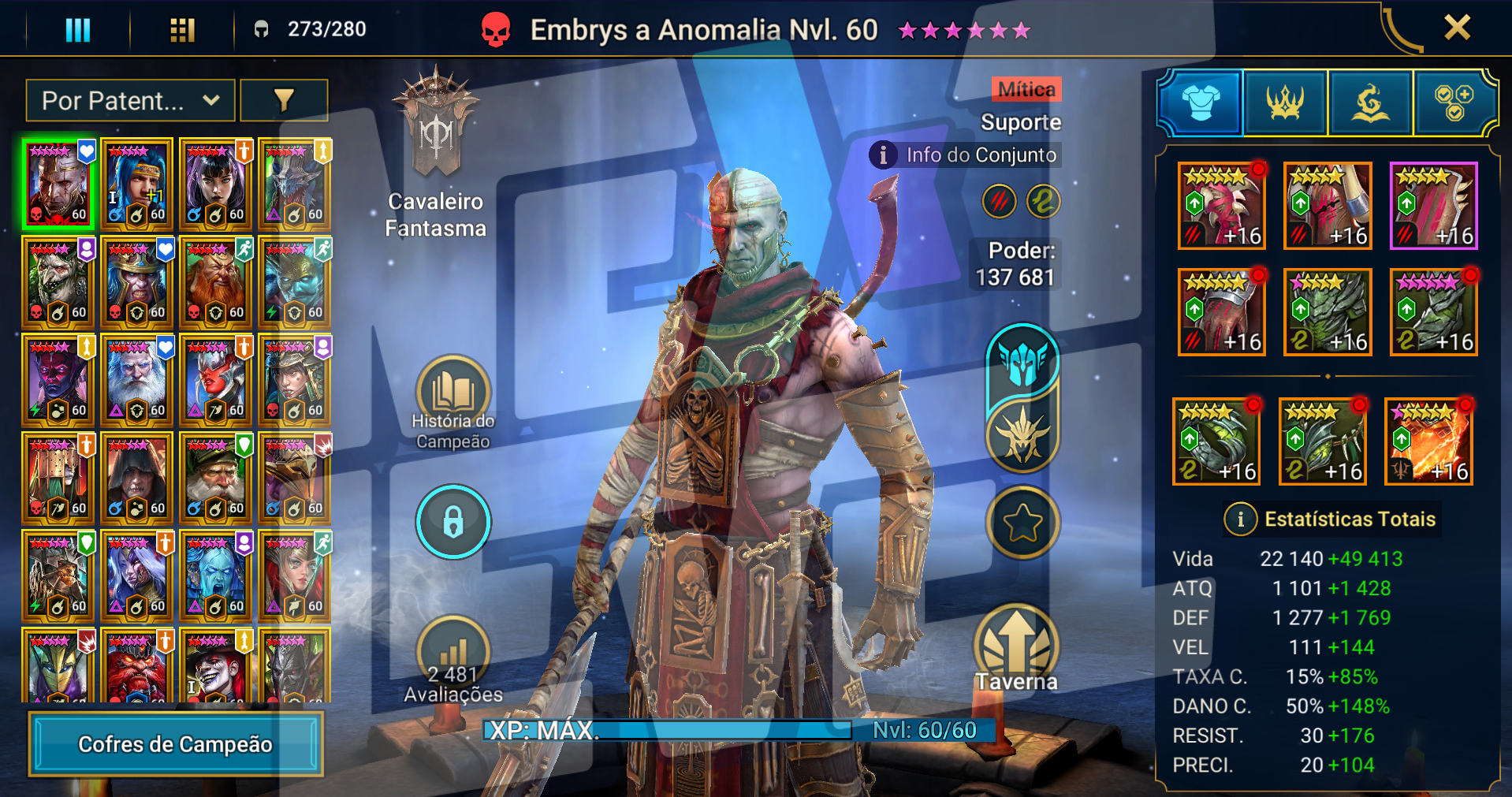This screenshot has height=797, width=1512.
Task: Close the champion screen with the X
Action: (x=1457, y=28)
